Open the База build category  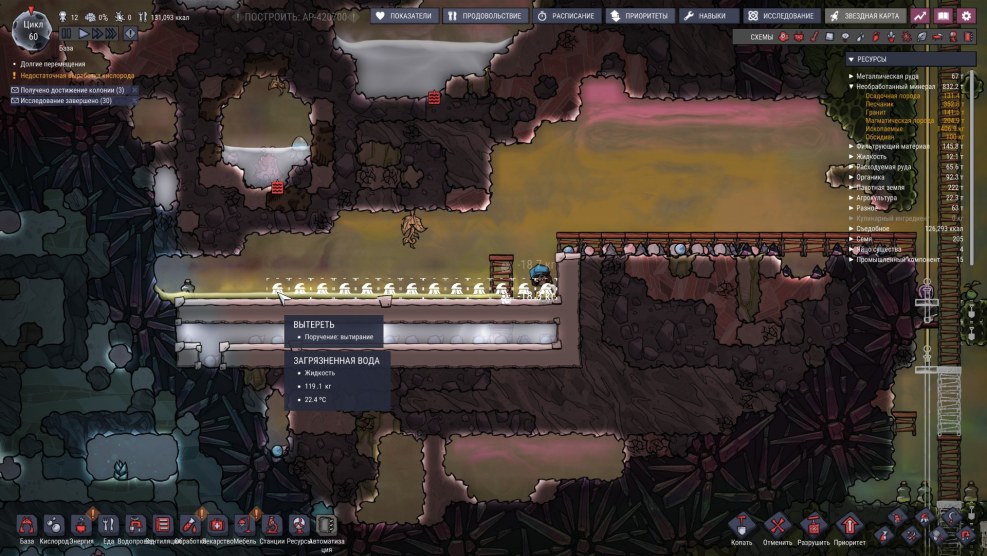pyautogui.click(x=27, y=527)
